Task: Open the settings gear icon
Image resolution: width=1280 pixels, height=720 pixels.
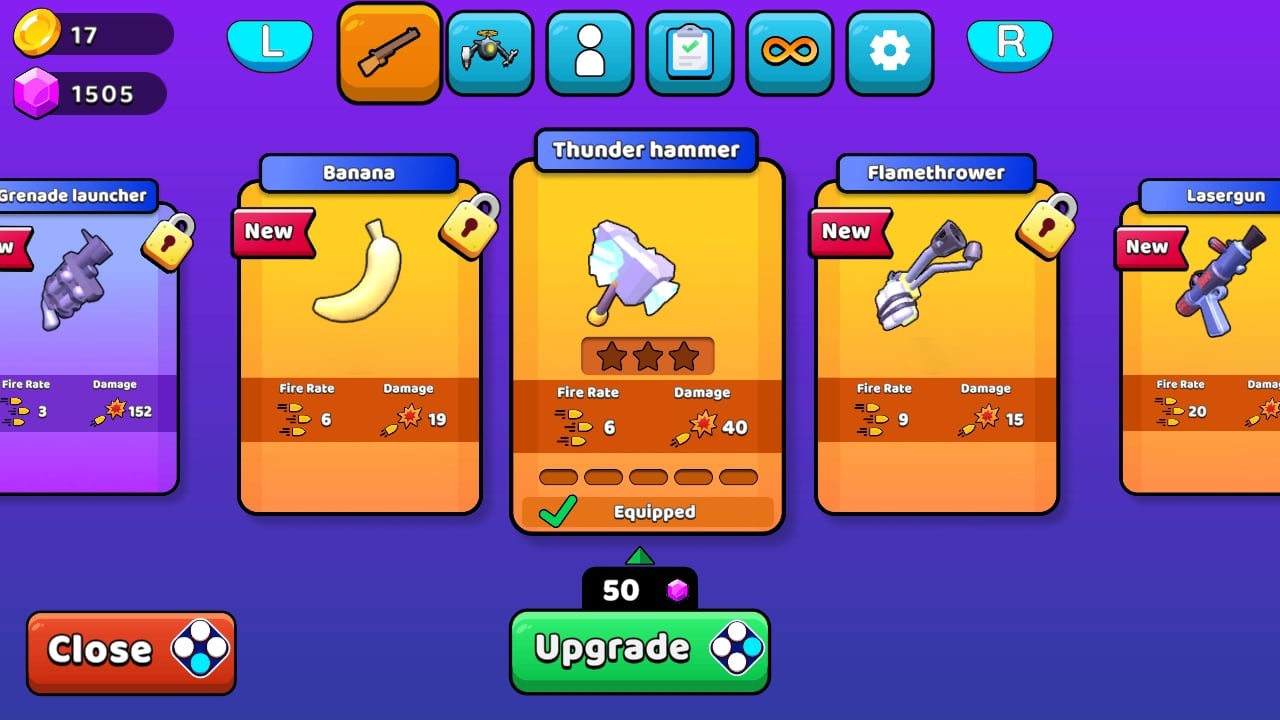Action: coord(889,51)
